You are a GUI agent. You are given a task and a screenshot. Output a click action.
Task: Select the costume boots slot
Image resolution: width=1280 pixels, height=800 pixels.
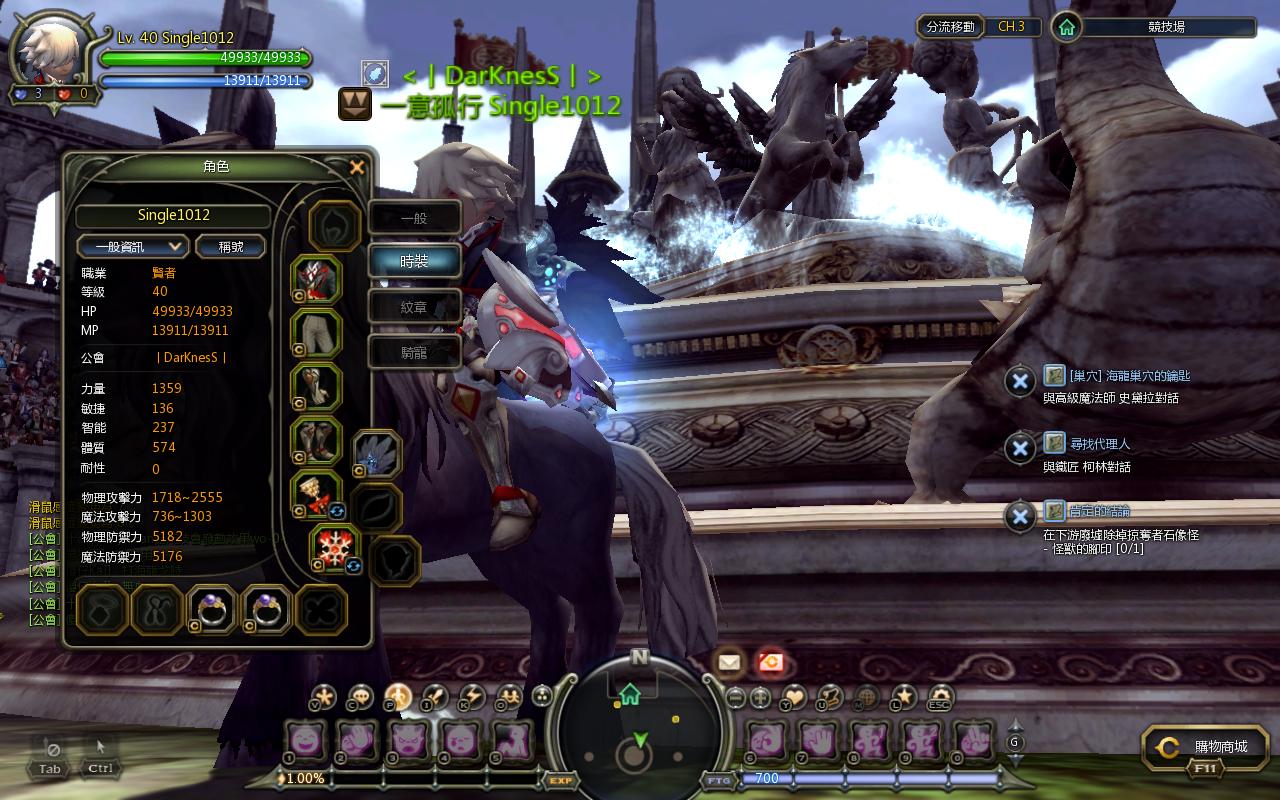(x=317, y=441)
